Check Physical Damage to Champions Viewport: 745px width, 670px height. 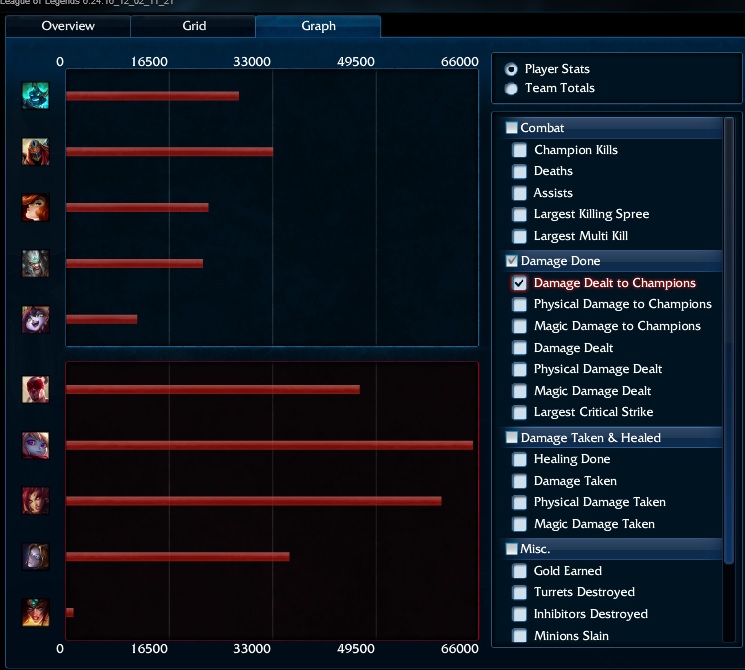point(519,304)
